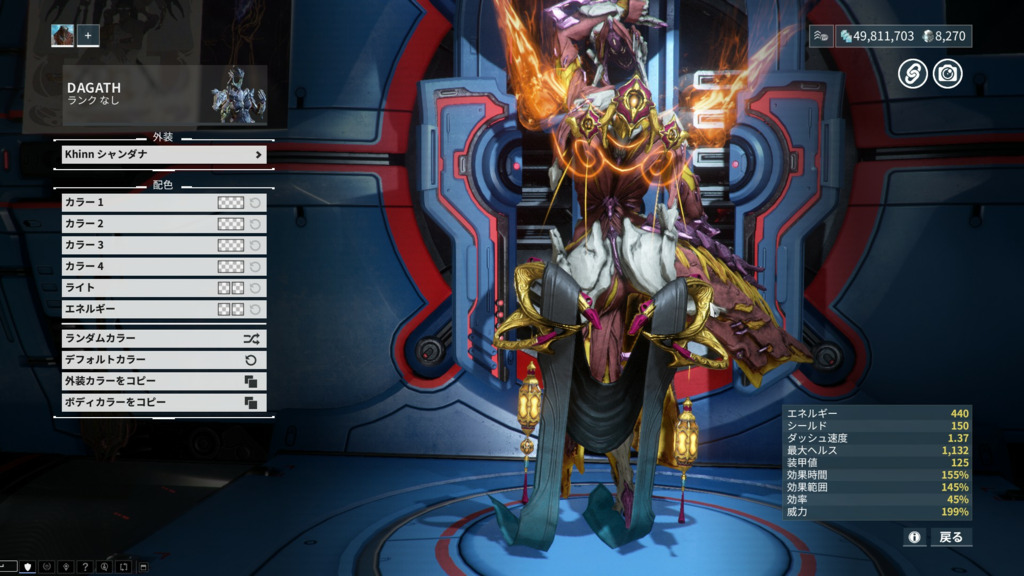Add a new loadout with plus tile

87,35
